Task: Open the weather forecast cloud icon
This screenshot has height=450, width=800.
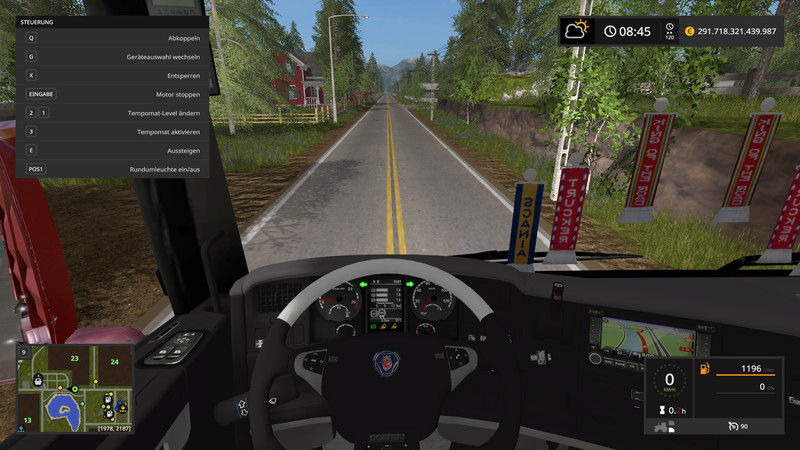Action: point(577,31)
